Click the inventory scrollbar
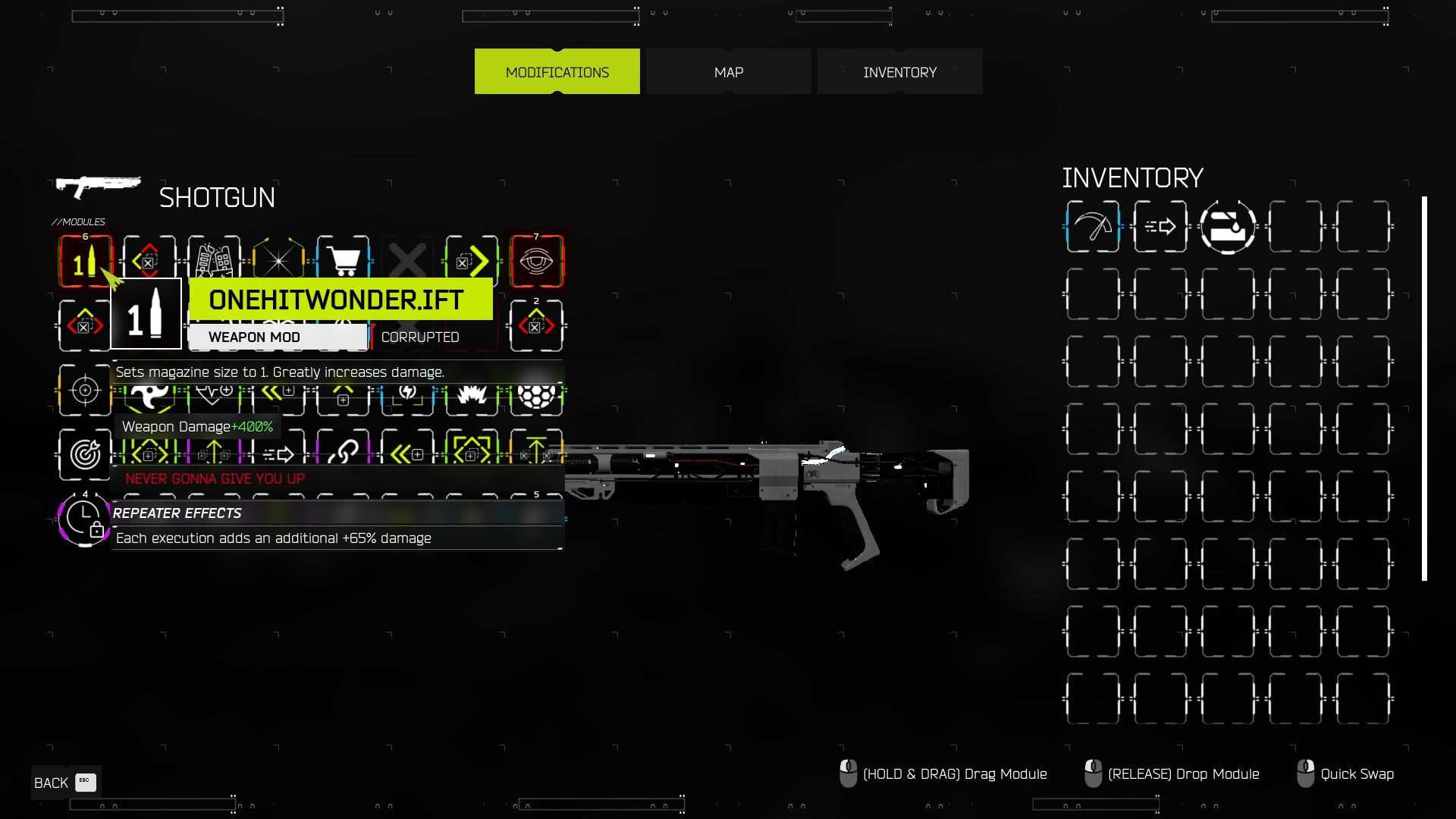The image size is (1456, 819). [x=1424, y=388]
